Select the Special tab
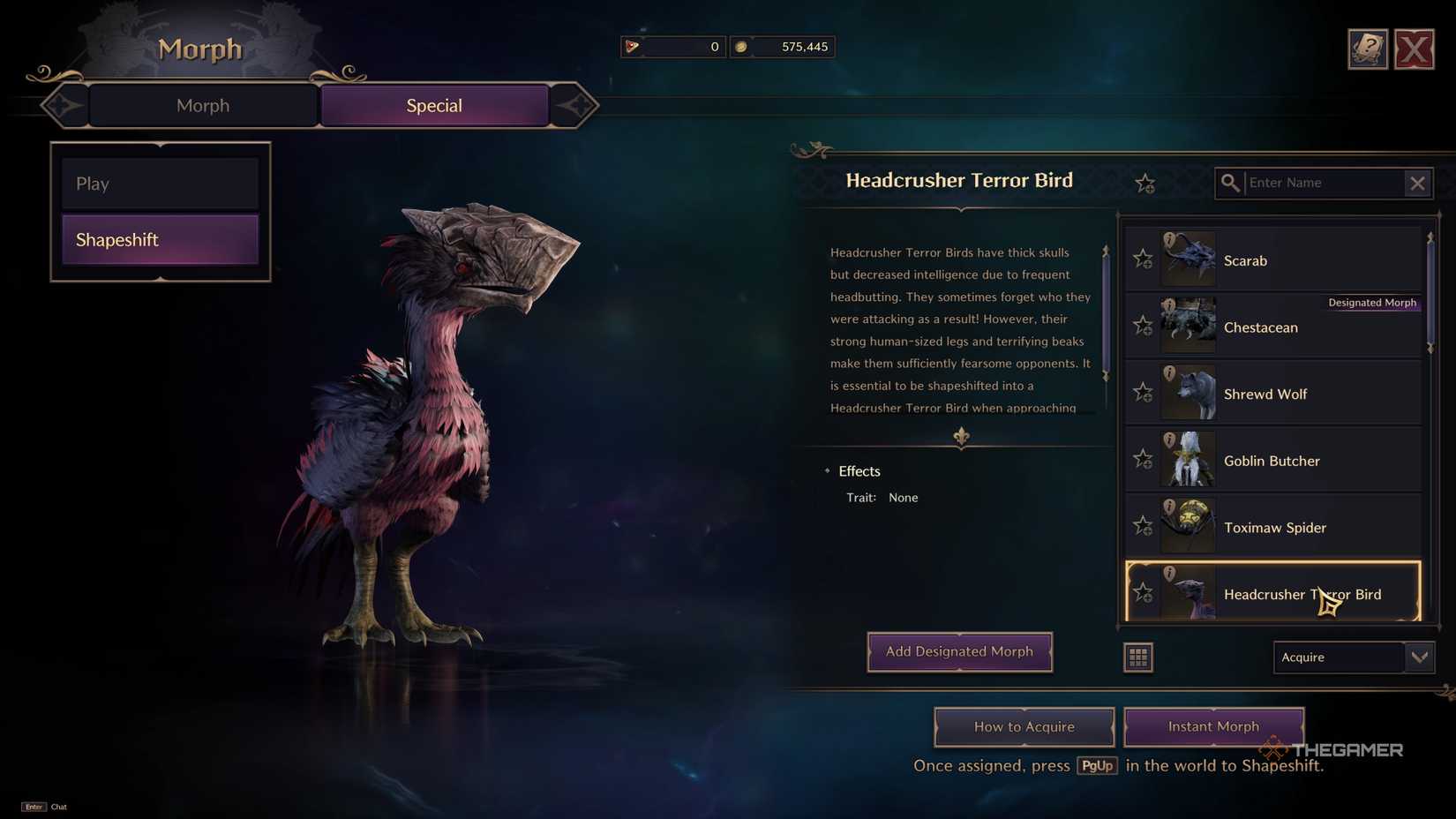This screenshot has width=1456, height=819. point(433,105)
